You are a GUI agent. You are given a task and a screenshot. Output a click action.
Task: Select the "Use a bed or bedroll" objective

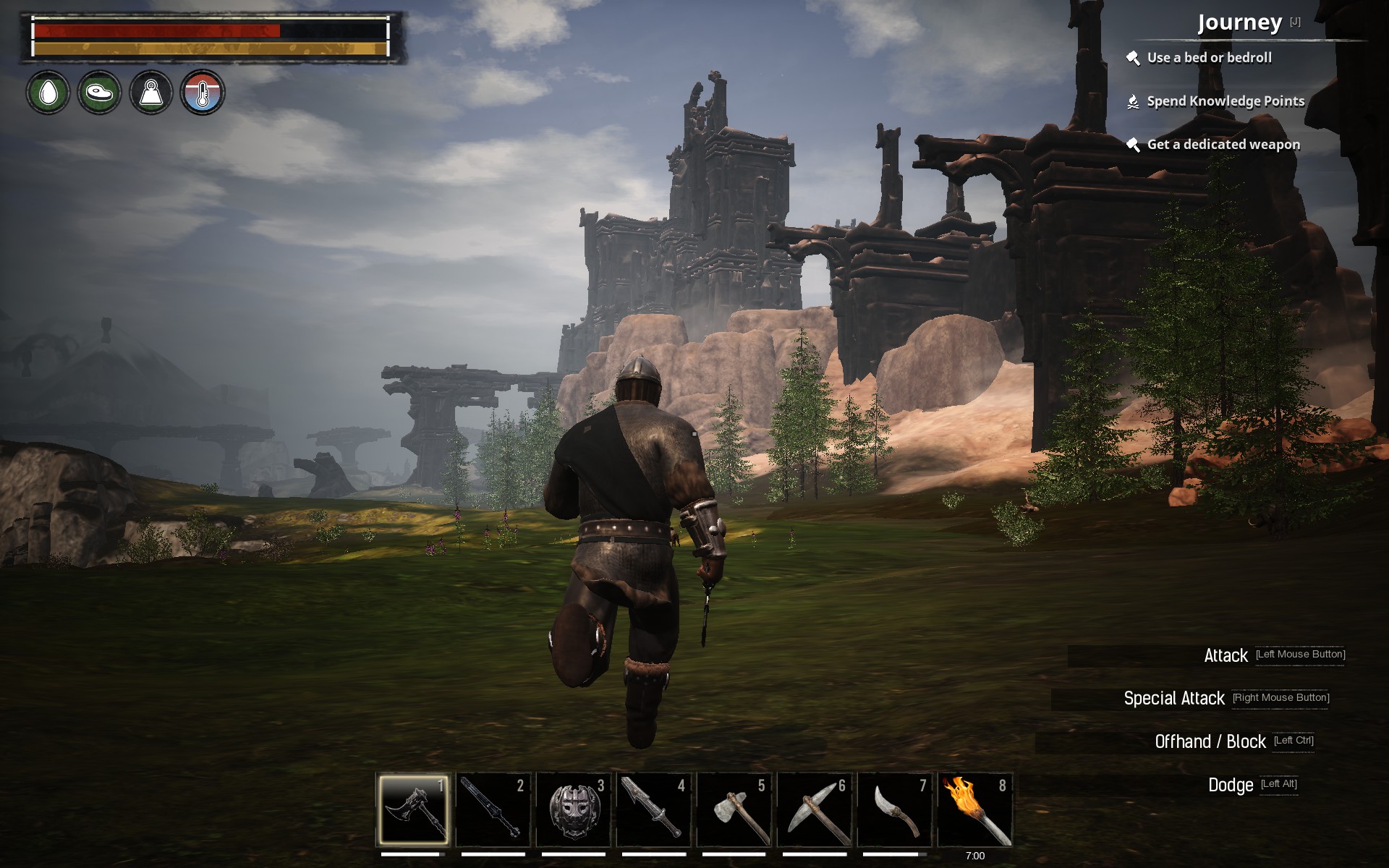(1209, 58)
